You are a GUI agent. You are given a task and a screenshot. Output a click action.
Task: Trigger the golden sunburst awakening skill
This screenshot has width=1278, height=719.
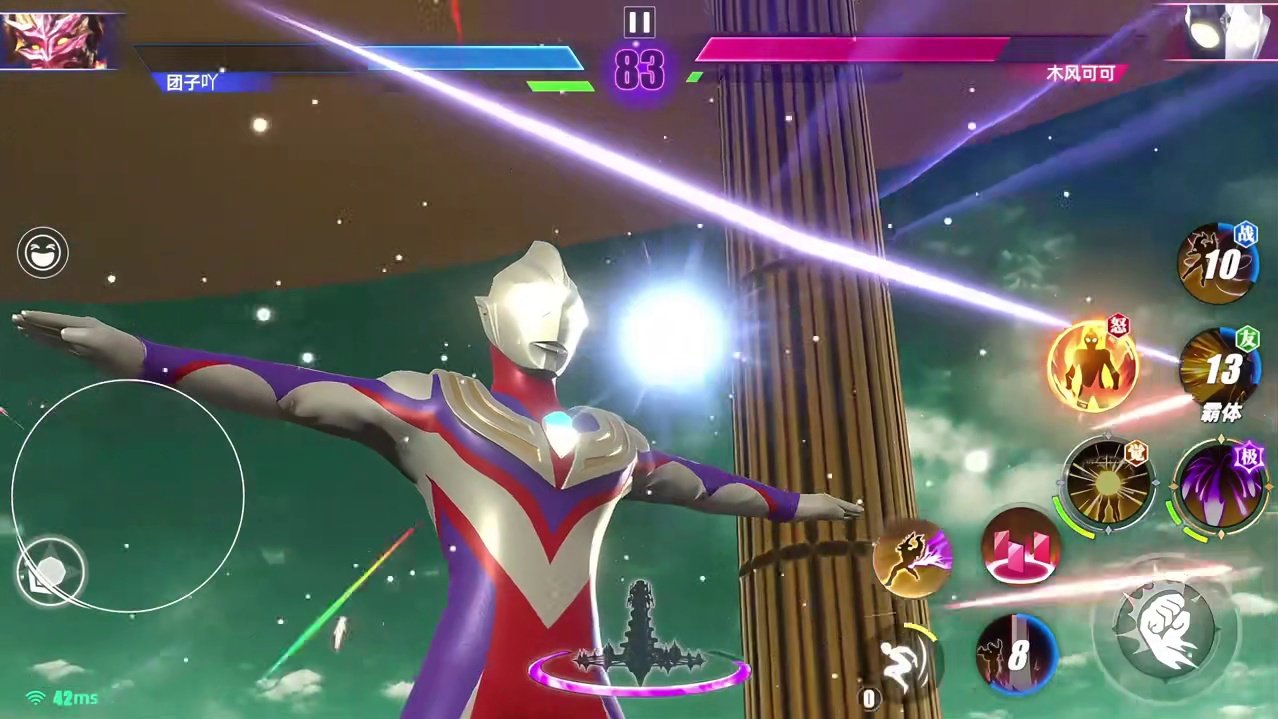point(1107,484)
